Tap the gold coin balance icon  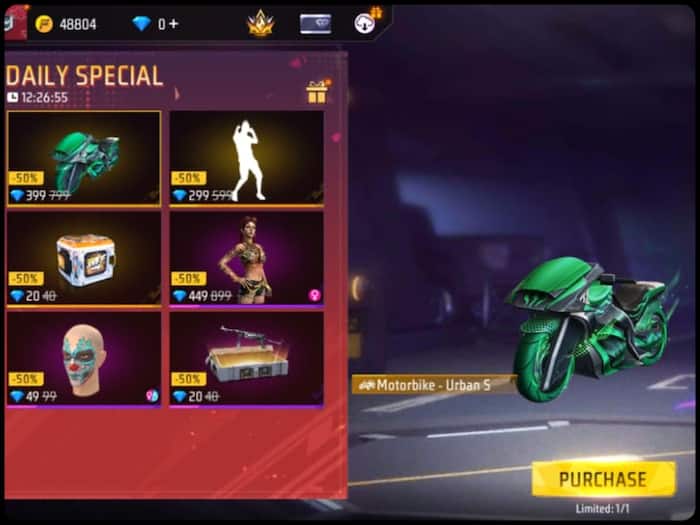click(44, 24)
